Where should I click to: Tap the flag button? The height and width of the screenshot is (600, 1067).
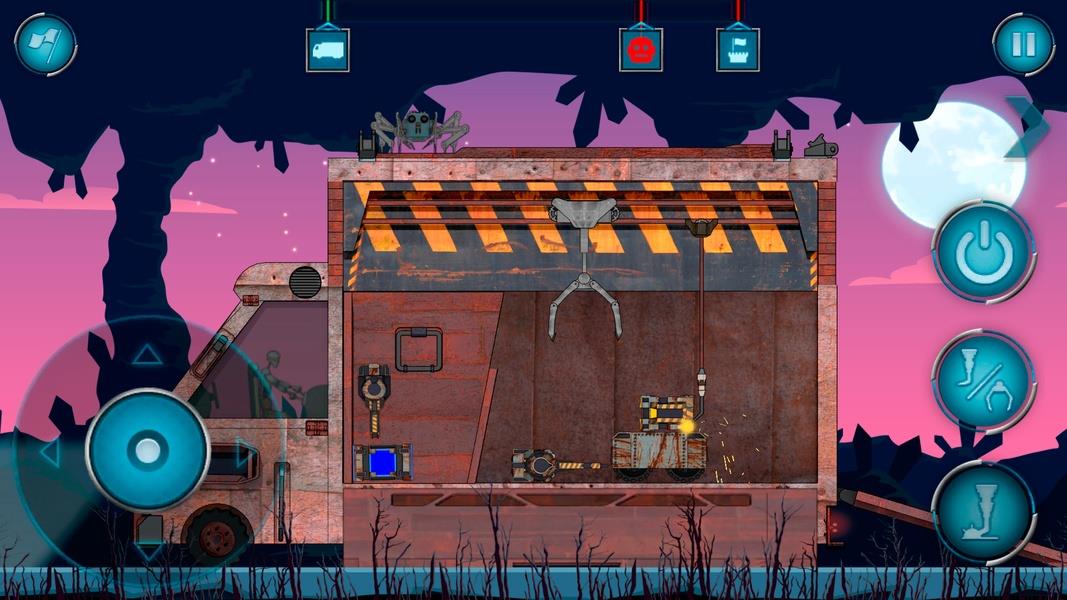click(x=45, y=44)
